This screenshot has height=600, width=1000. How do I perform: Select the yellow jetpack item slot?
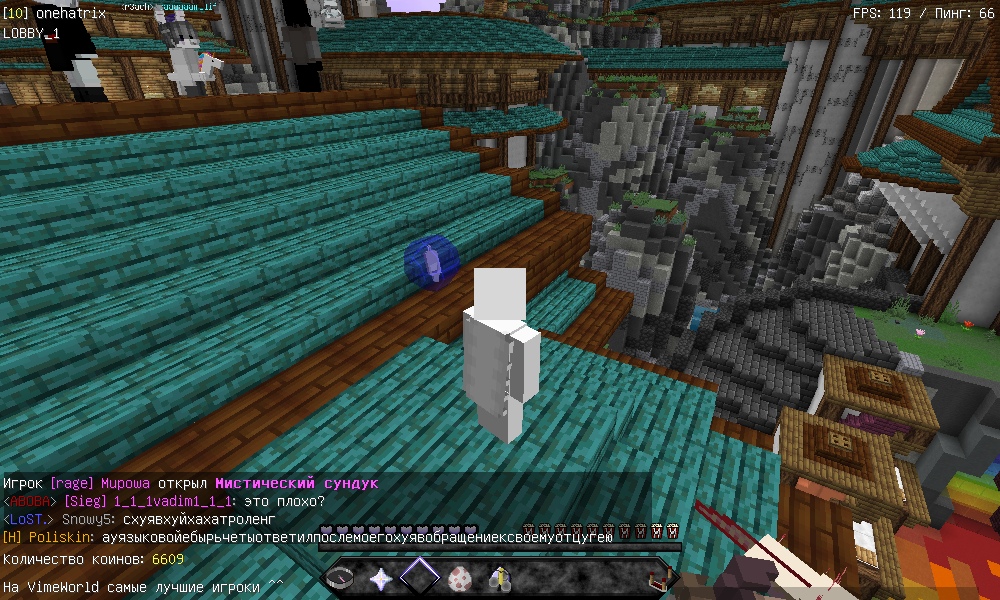click(x=499, y=578)
